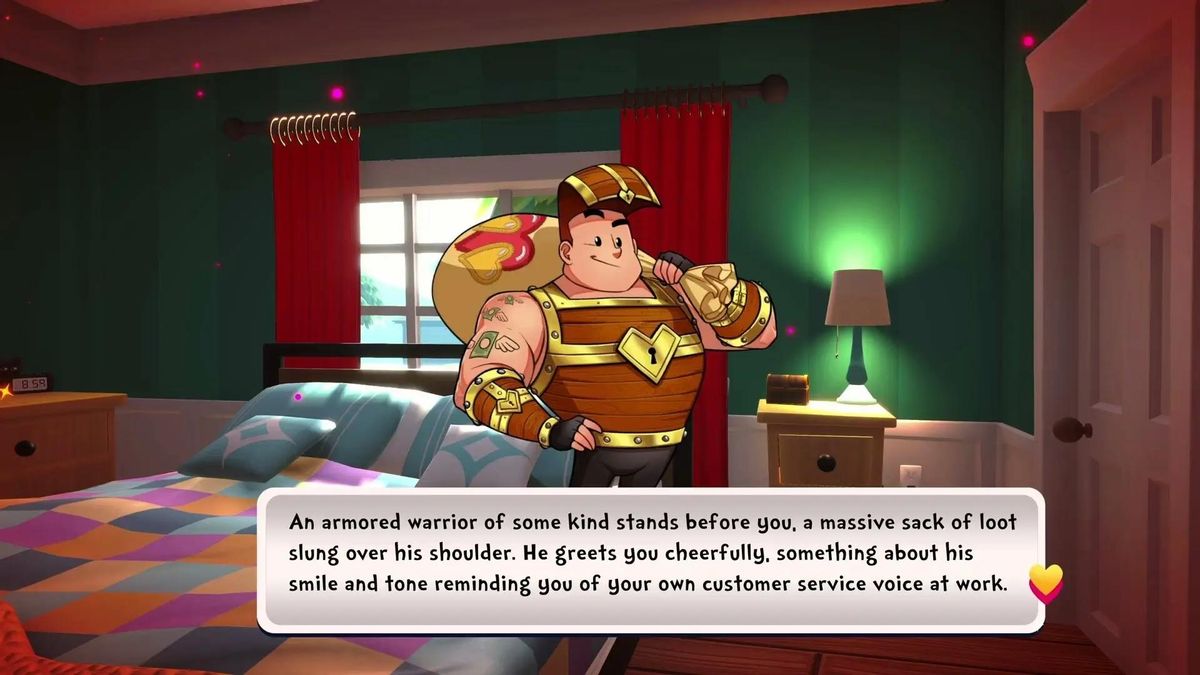
Task: Advance the narration dialogue box
Action: coord(650,560)
